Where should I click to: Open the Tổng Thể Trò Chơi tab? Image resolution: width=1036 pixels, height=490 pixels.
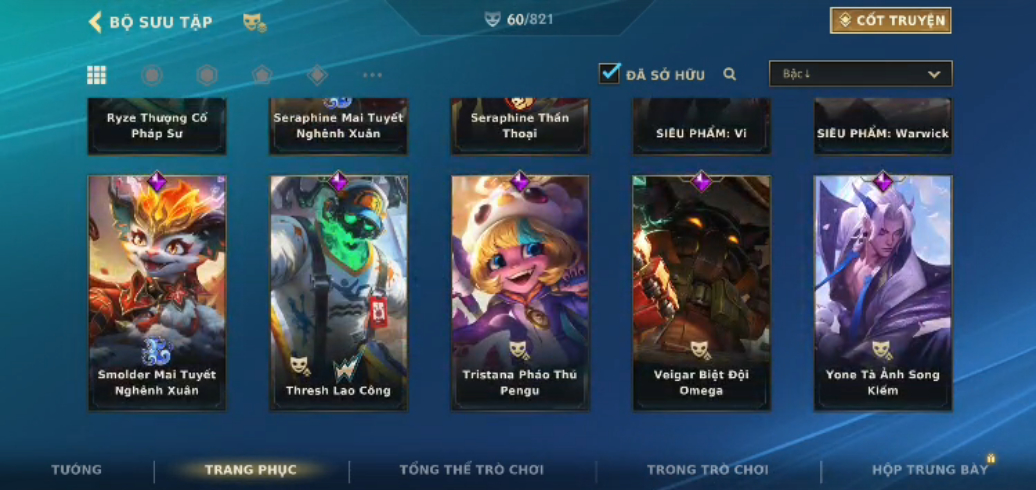(x=471, y=470)
